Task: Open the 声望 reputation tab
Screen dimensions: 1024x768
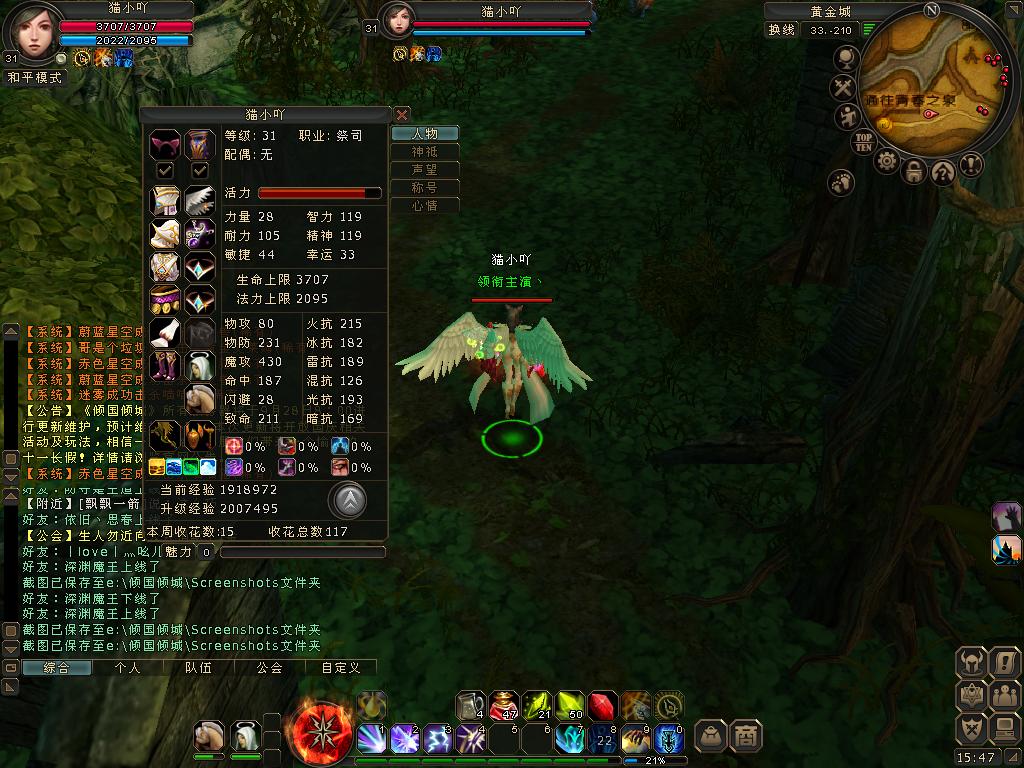Action: (425, 170)
